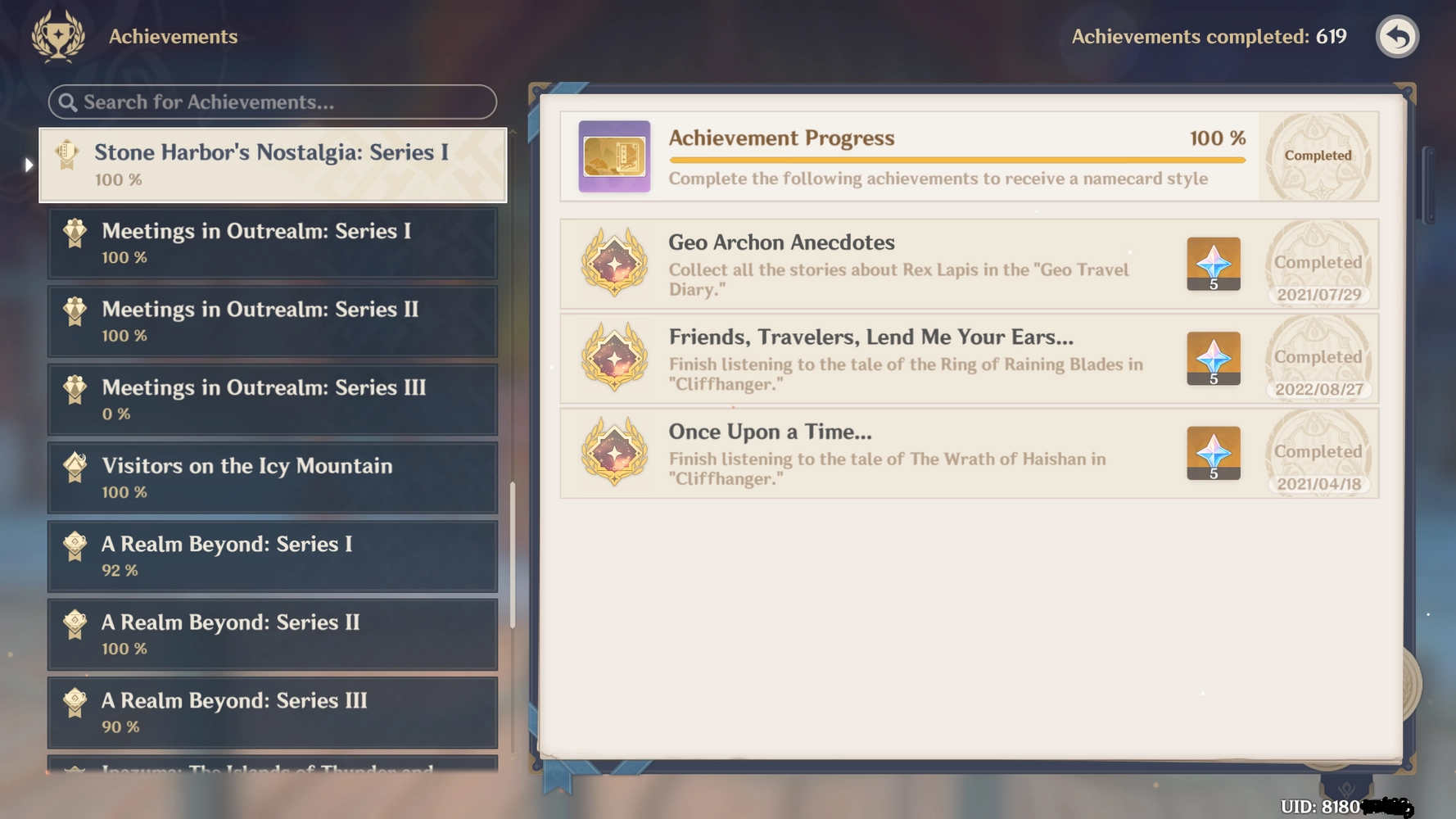Click the Completed stamp for Geo Archon Anecdotes
This screenshot has width=1456, height=819.
pos(1318,264)
